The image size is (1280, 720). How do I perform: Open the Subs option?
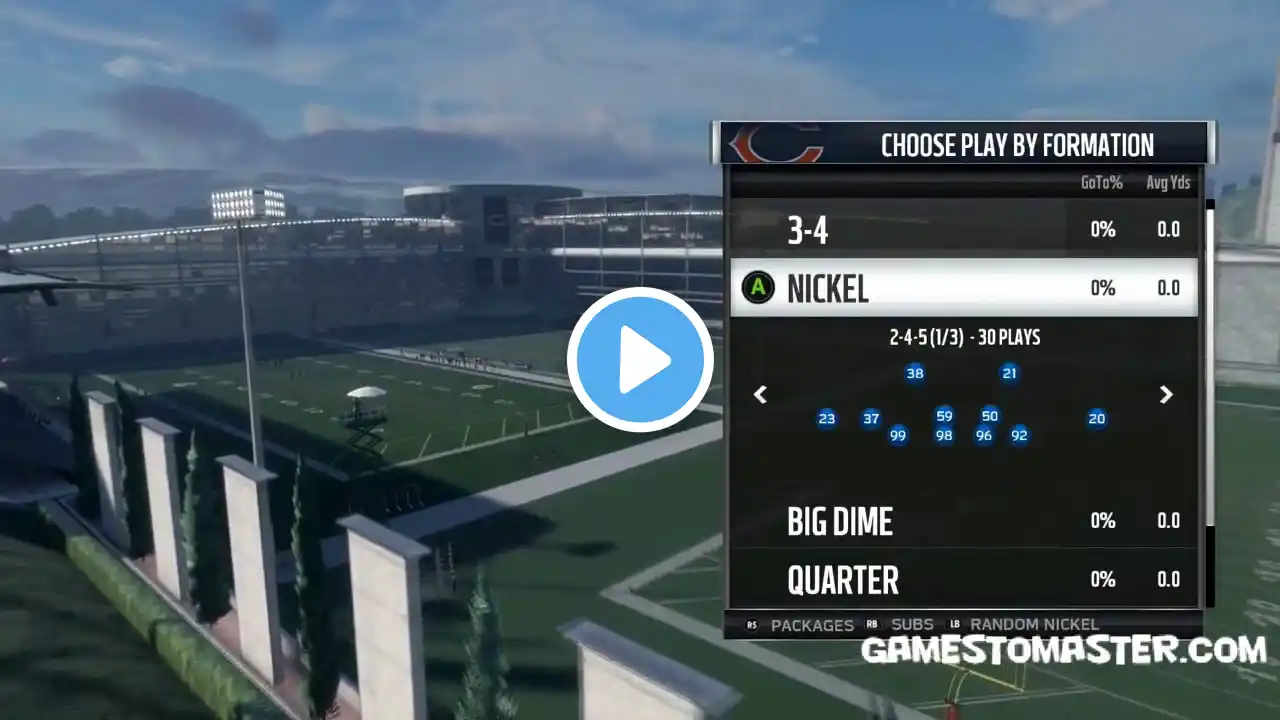tap(911, 625)
